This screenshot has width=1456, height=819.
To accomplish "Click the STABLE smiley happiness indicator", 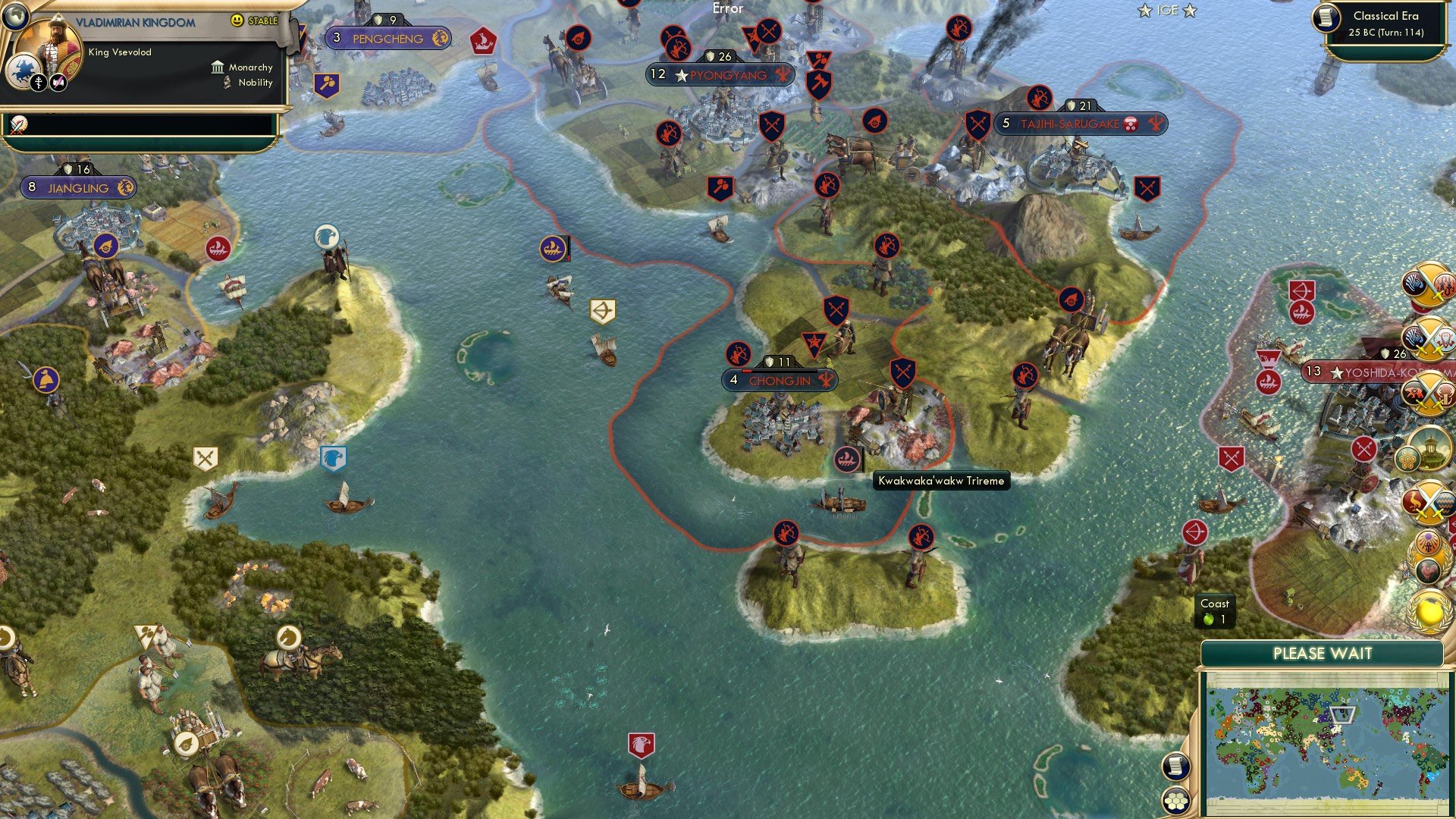I will (237, 20).
